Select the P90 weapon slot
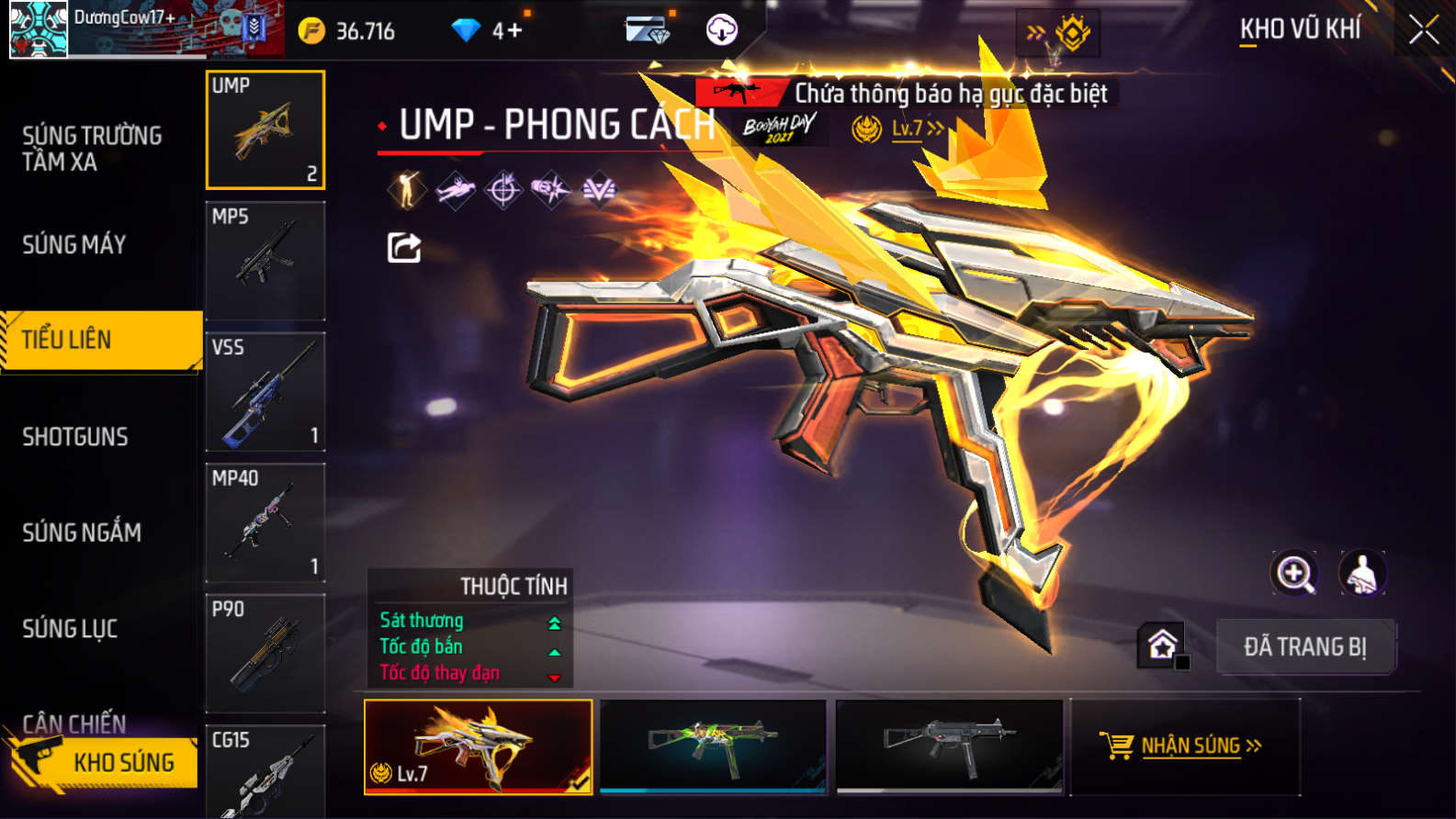The image size is (1456, 819). coord(265,653)
